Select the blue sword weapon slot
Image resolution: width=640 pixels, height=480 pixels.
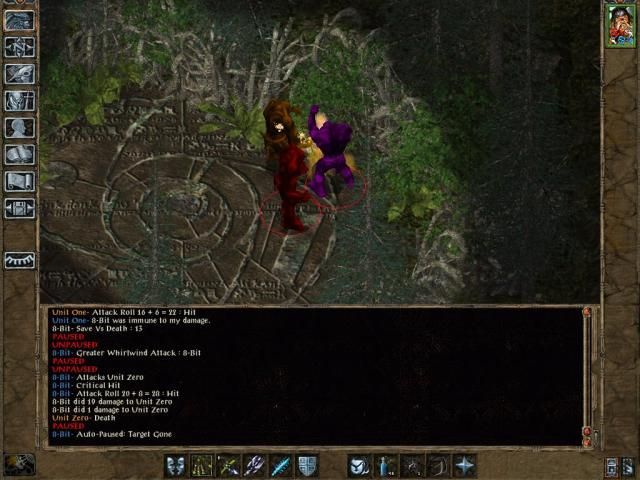(280, 465)
